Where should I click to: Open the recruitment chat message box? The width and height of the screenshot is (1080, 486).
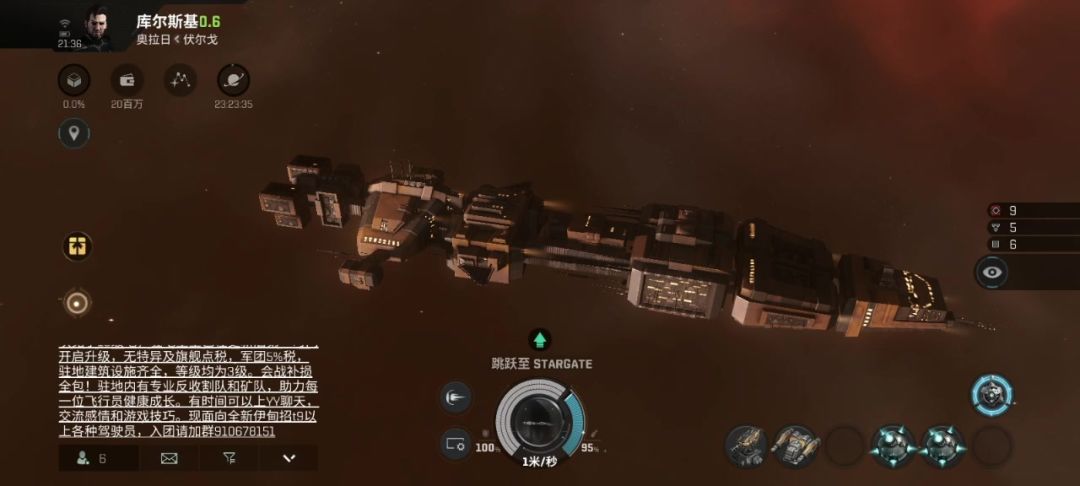coord(186,391)
